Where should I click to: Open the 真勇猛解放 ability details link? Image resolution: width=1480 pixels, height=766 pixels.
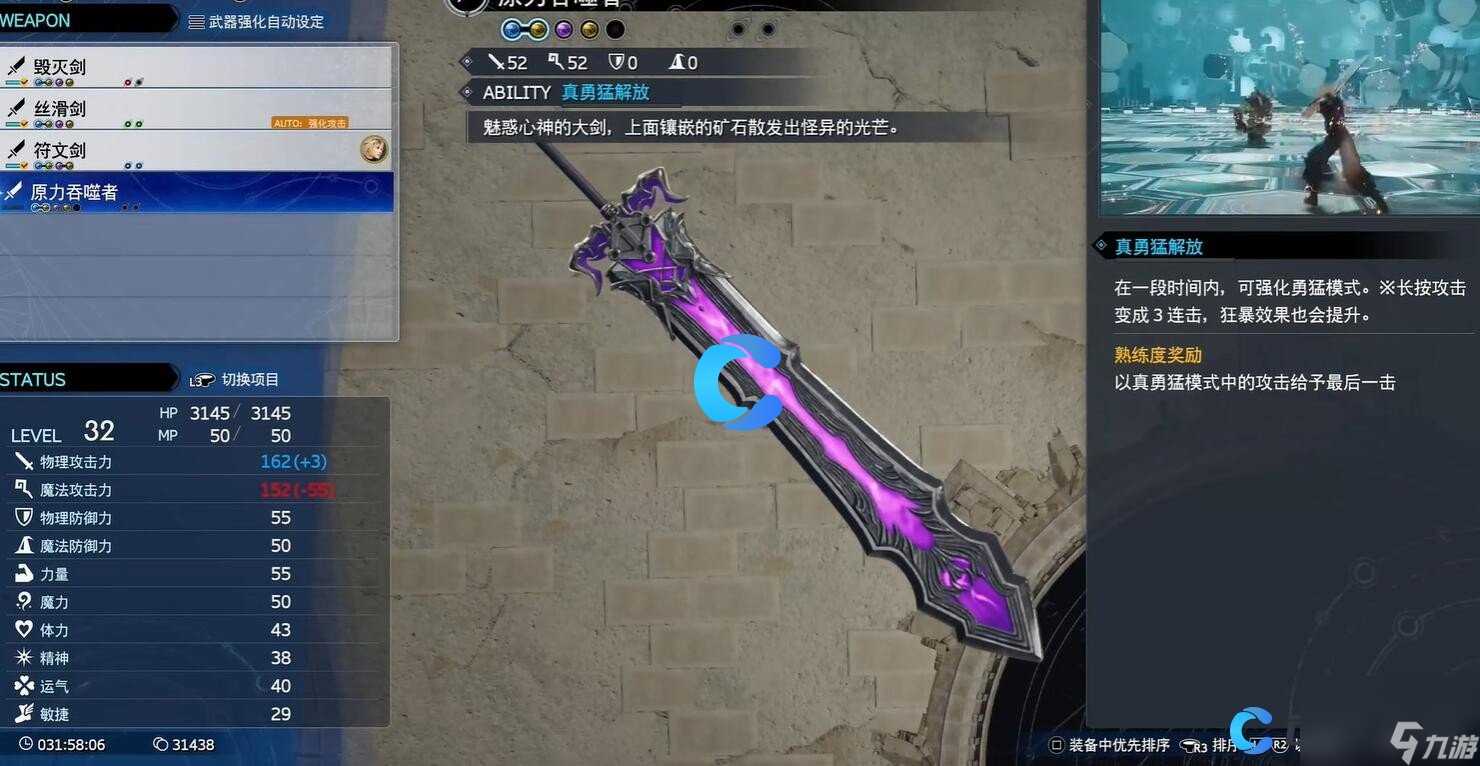pos(607,92)
